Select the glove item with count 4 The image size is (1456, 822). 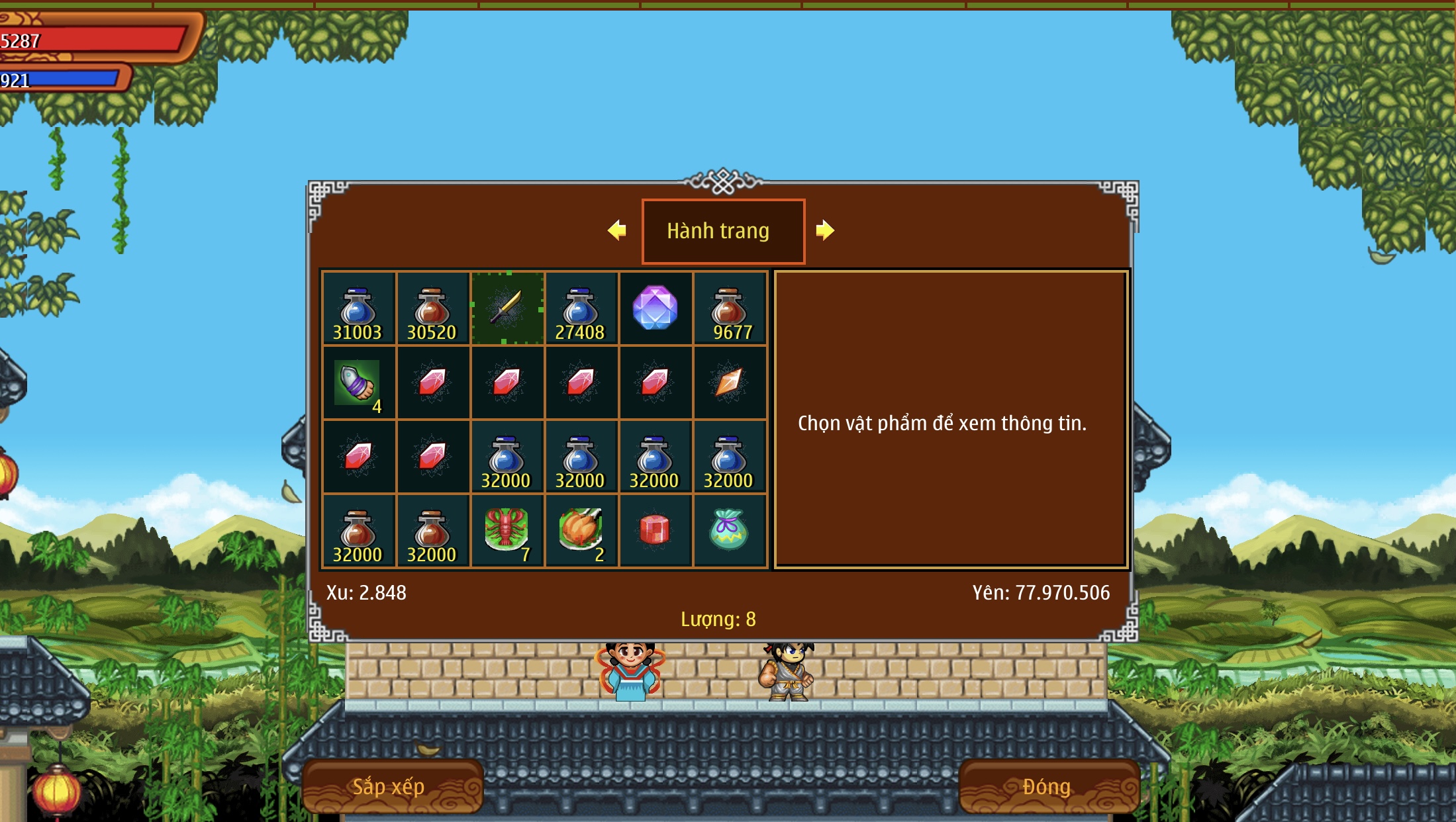pos(358,383)
